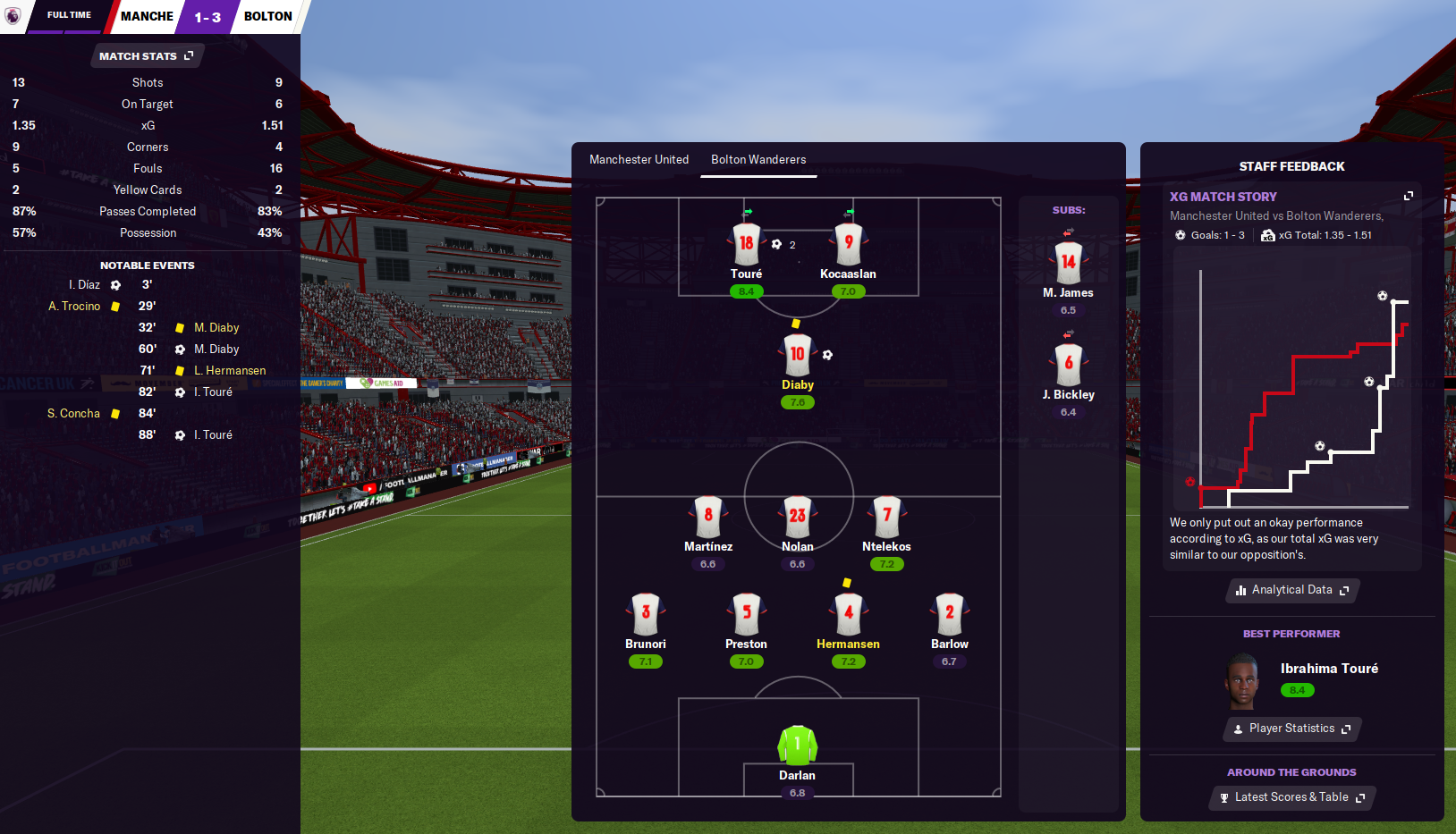The image size is (1456, 834).
Task: Choose Kocaaslan's shirt in the lineup
Action: click(848, 245)
